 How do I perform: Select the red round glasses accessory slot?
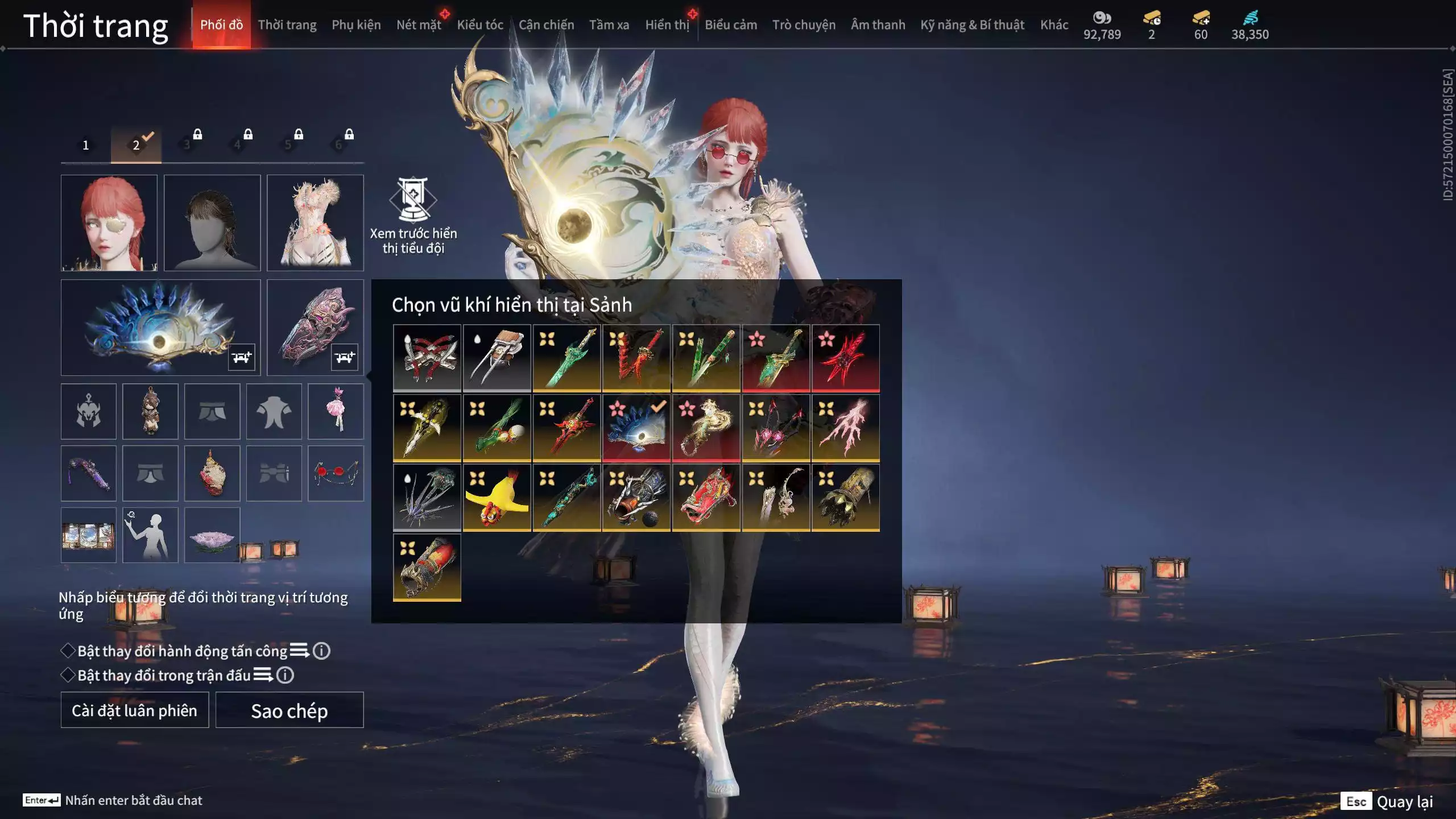point(336,473)
